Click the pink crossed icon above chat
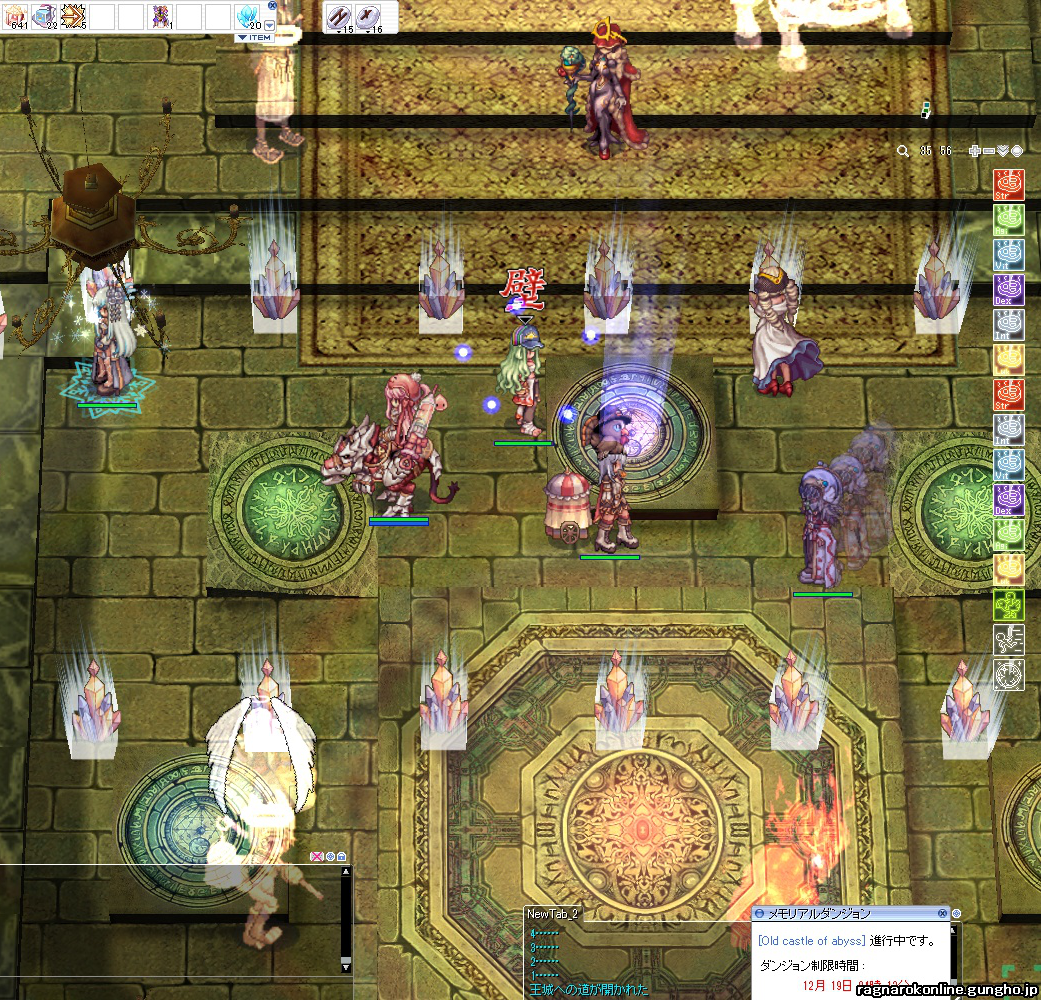Screen dimensions: 1041x1000 point(318,857)
